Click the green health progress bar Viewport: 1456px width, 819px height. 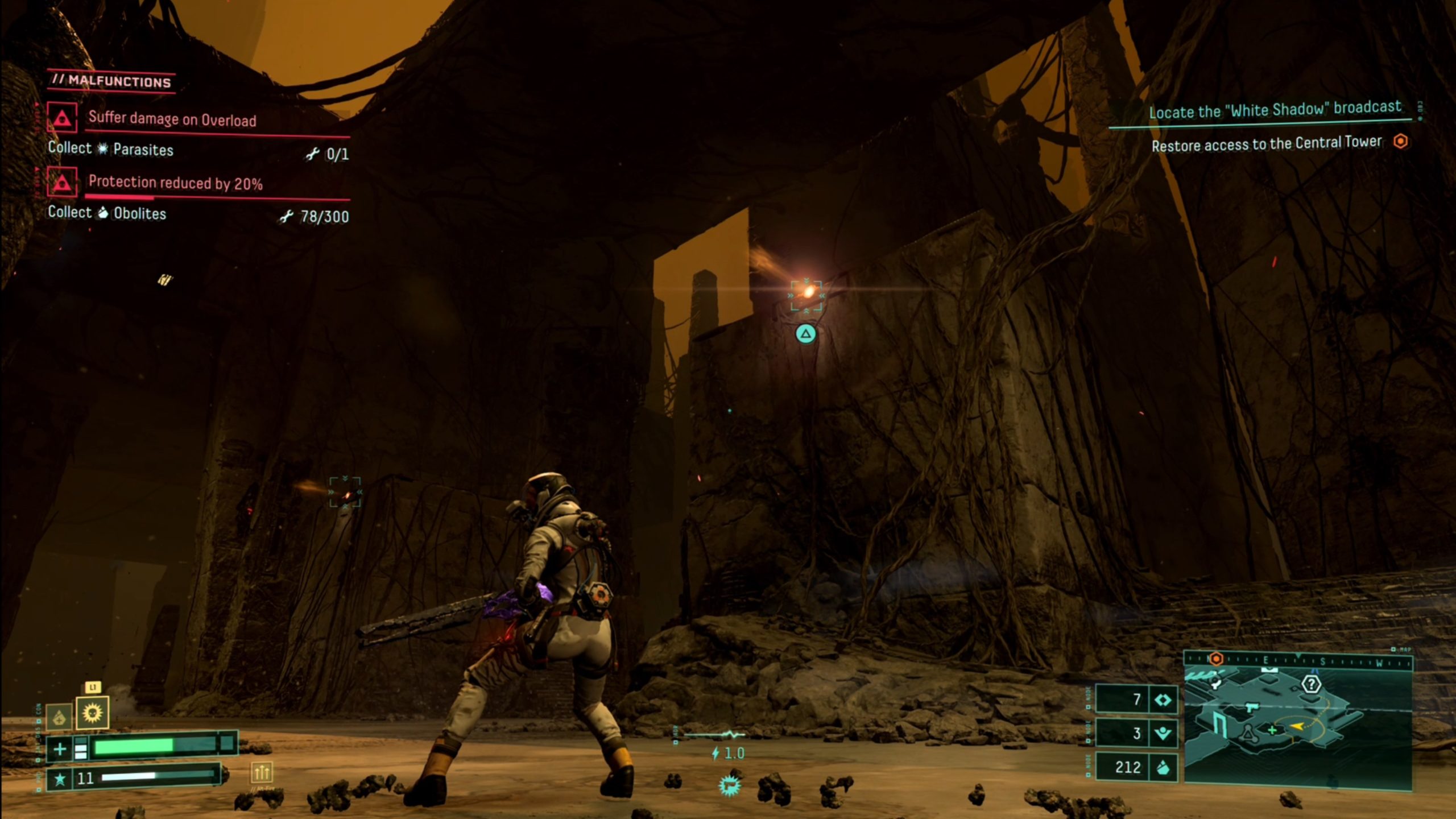click(x=134, y=748)
